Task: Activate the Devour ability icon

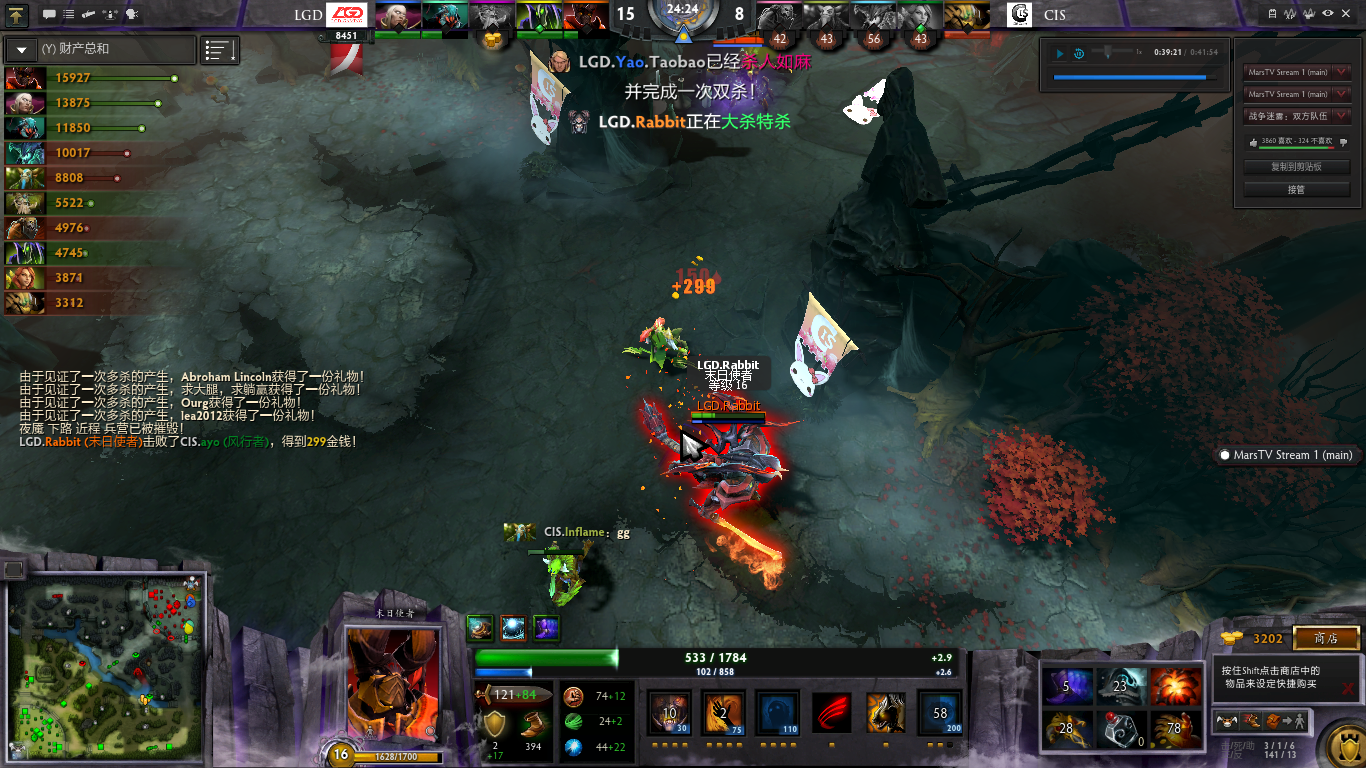Action: point(669,712)
